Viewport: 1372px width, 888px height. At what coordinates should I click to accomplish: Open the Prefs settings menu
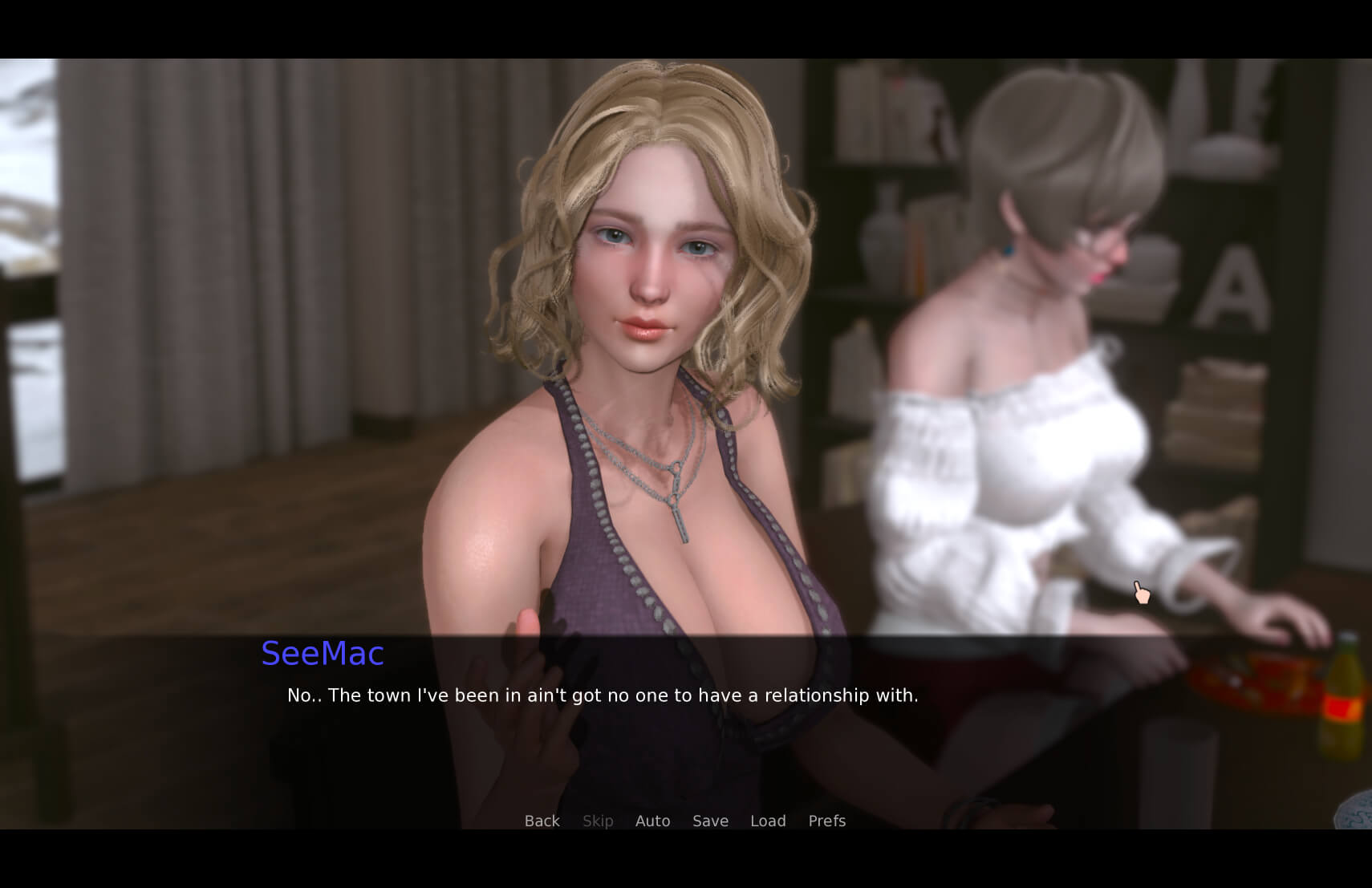pyautogui.click(x=826, y=821)
